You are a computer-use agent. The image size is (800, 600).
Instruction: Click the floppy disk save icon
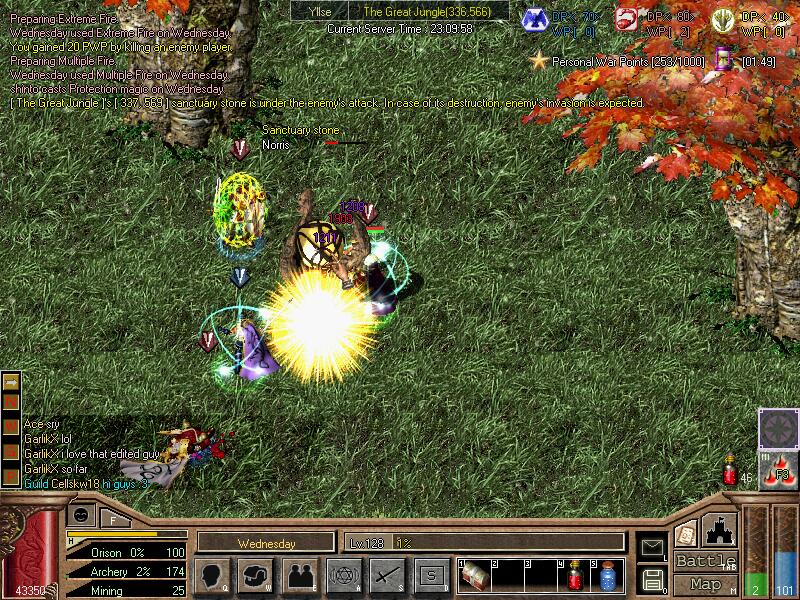tap(652, 579)
